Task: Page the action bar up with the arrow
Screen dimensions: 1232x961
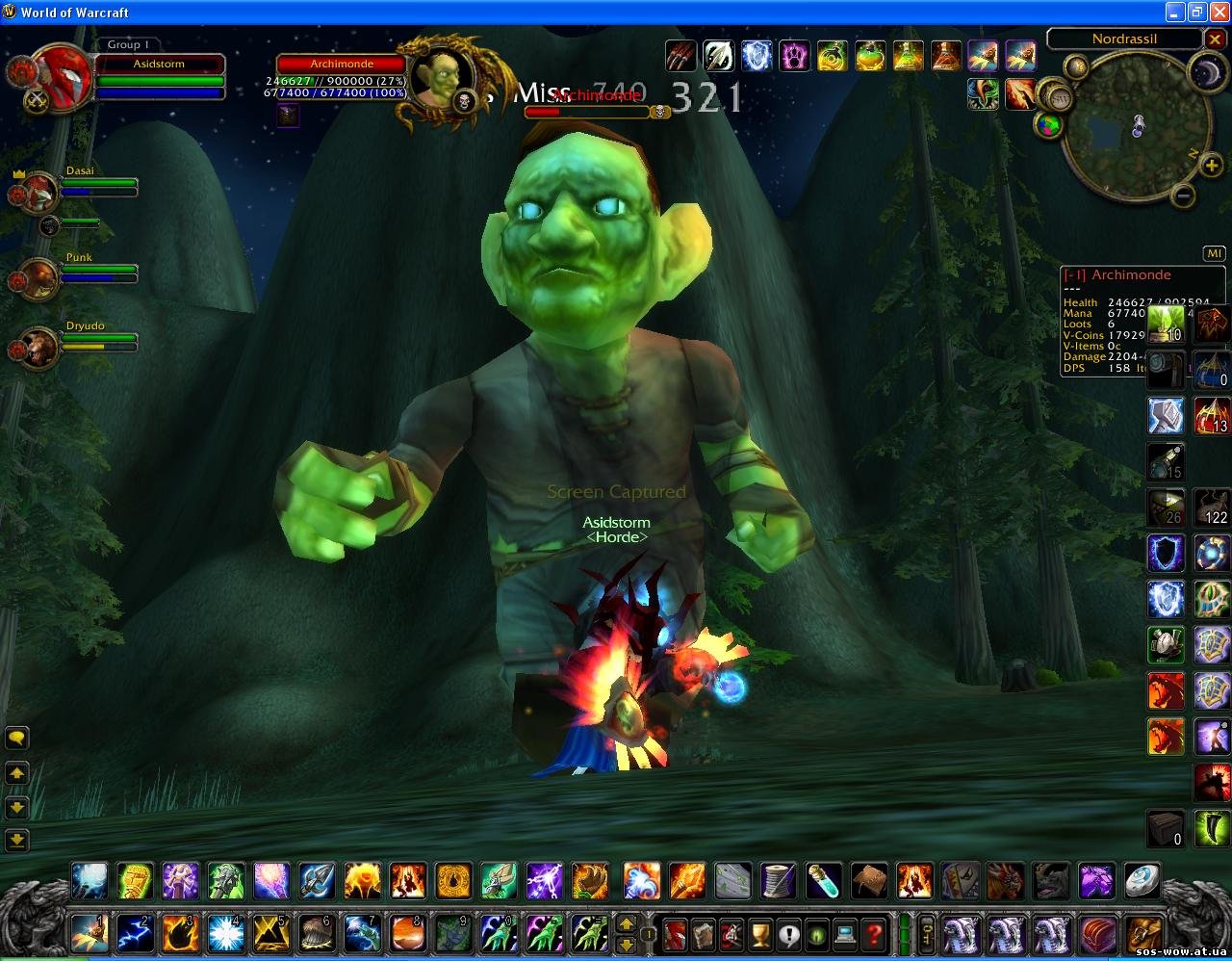Action: 626,923
